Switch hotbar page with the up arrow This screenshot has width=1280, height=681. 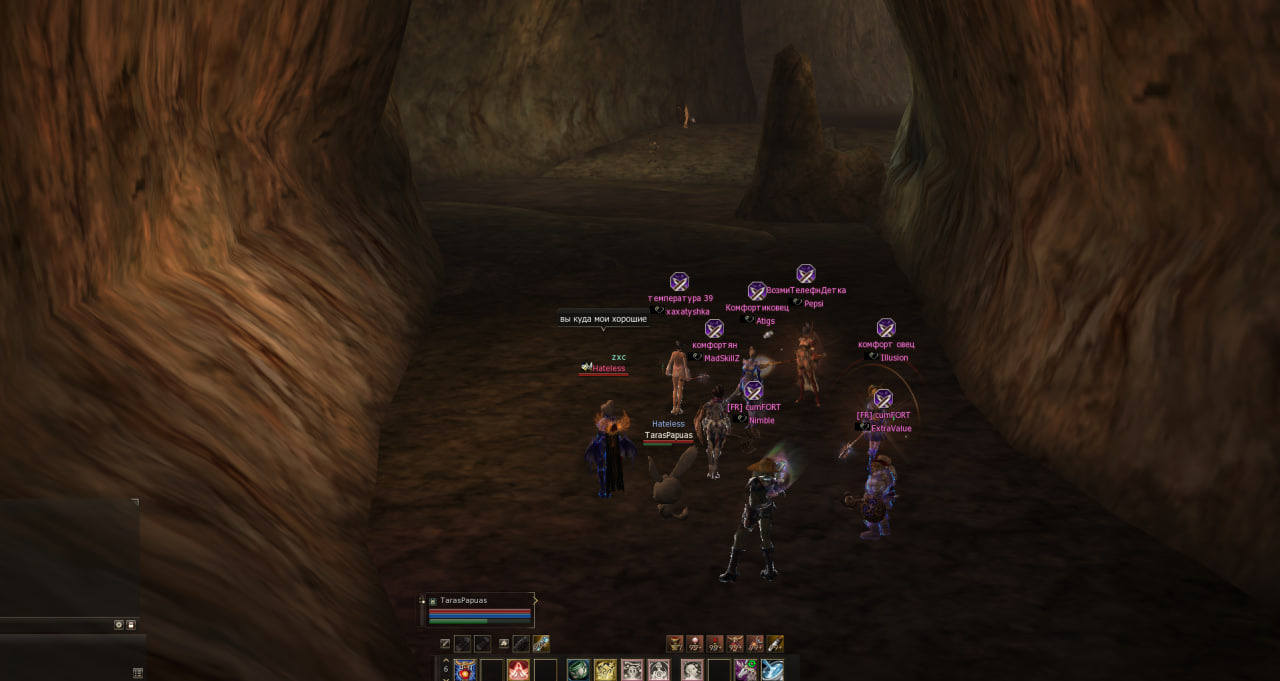click(x=446, y=661)
